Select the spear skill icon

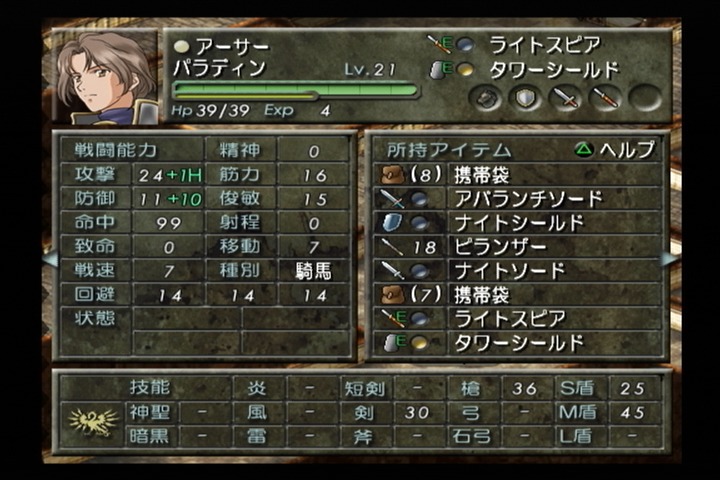click(606, 98)
